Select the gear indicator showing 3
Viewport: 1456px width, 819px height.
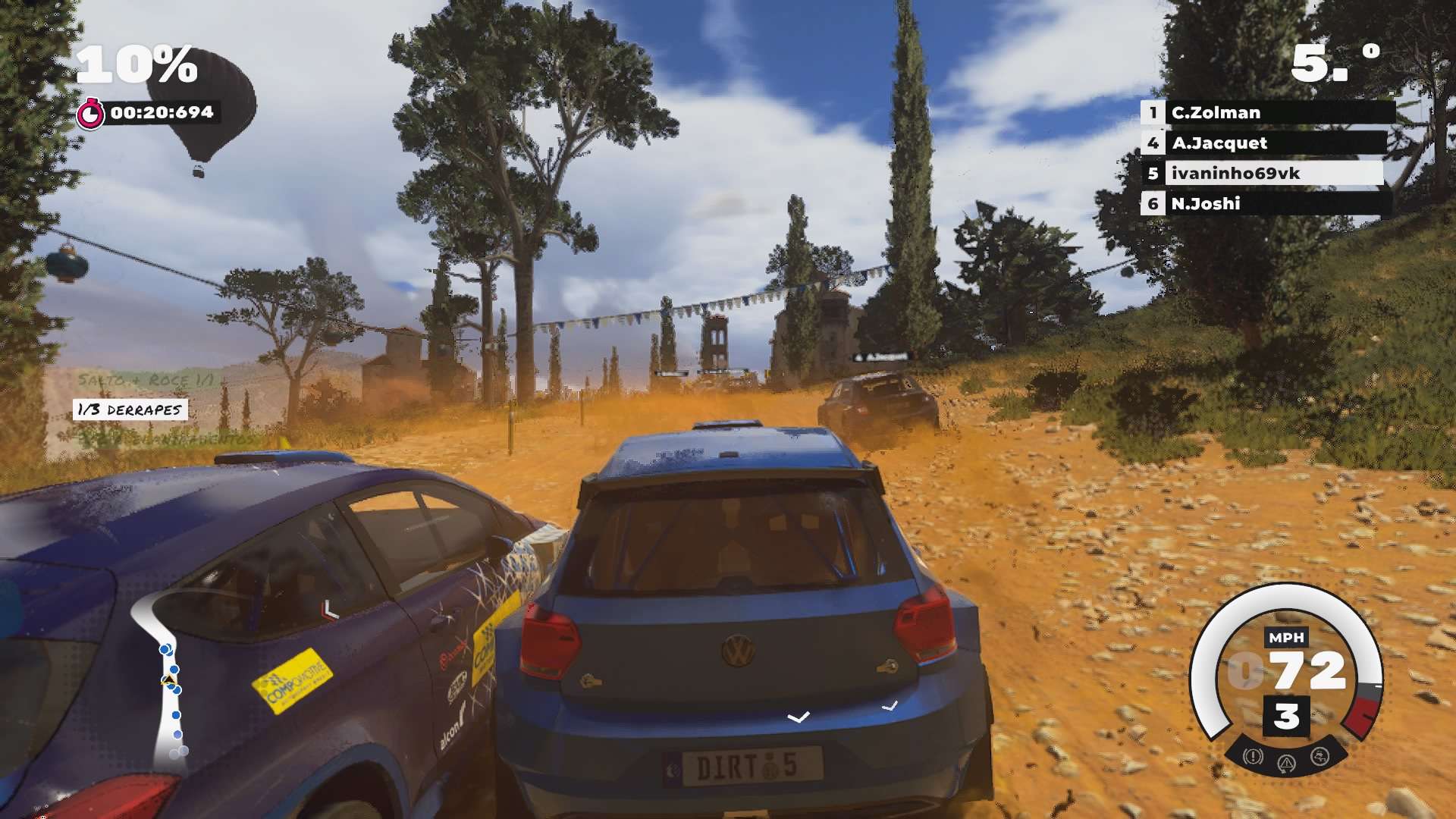(1287, 716)
